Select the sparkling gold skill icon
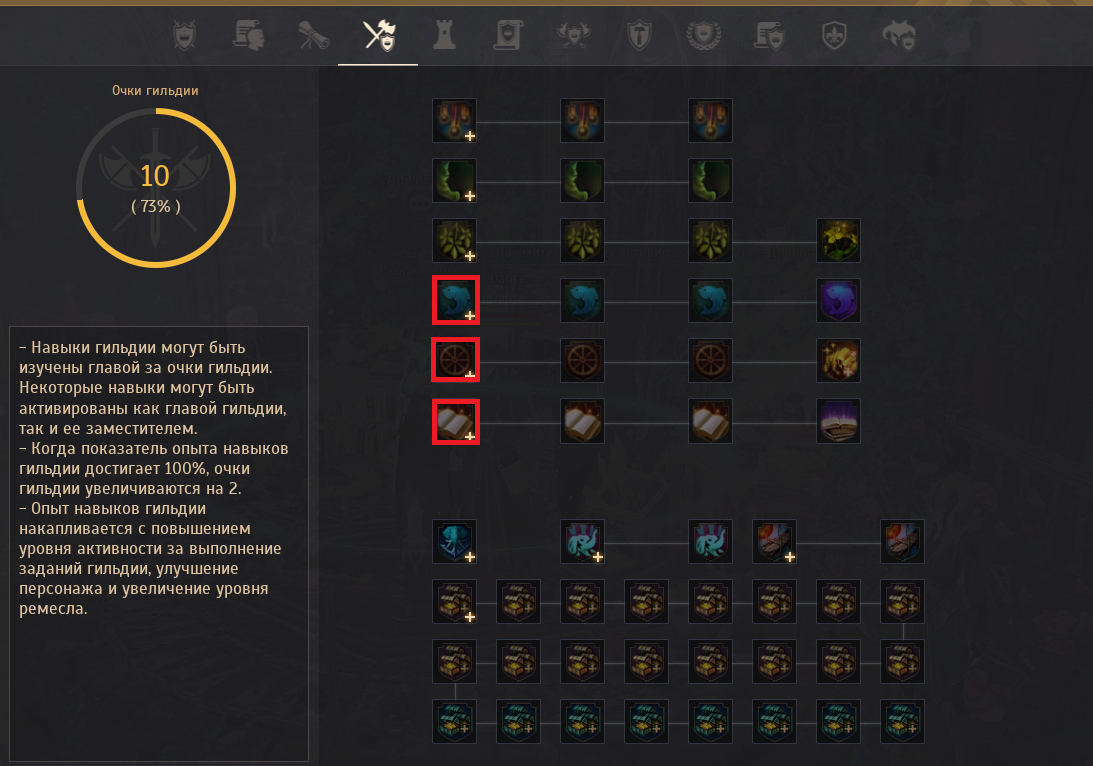The width and height of the screenshot is (1093, 766). tap(838, 360)
